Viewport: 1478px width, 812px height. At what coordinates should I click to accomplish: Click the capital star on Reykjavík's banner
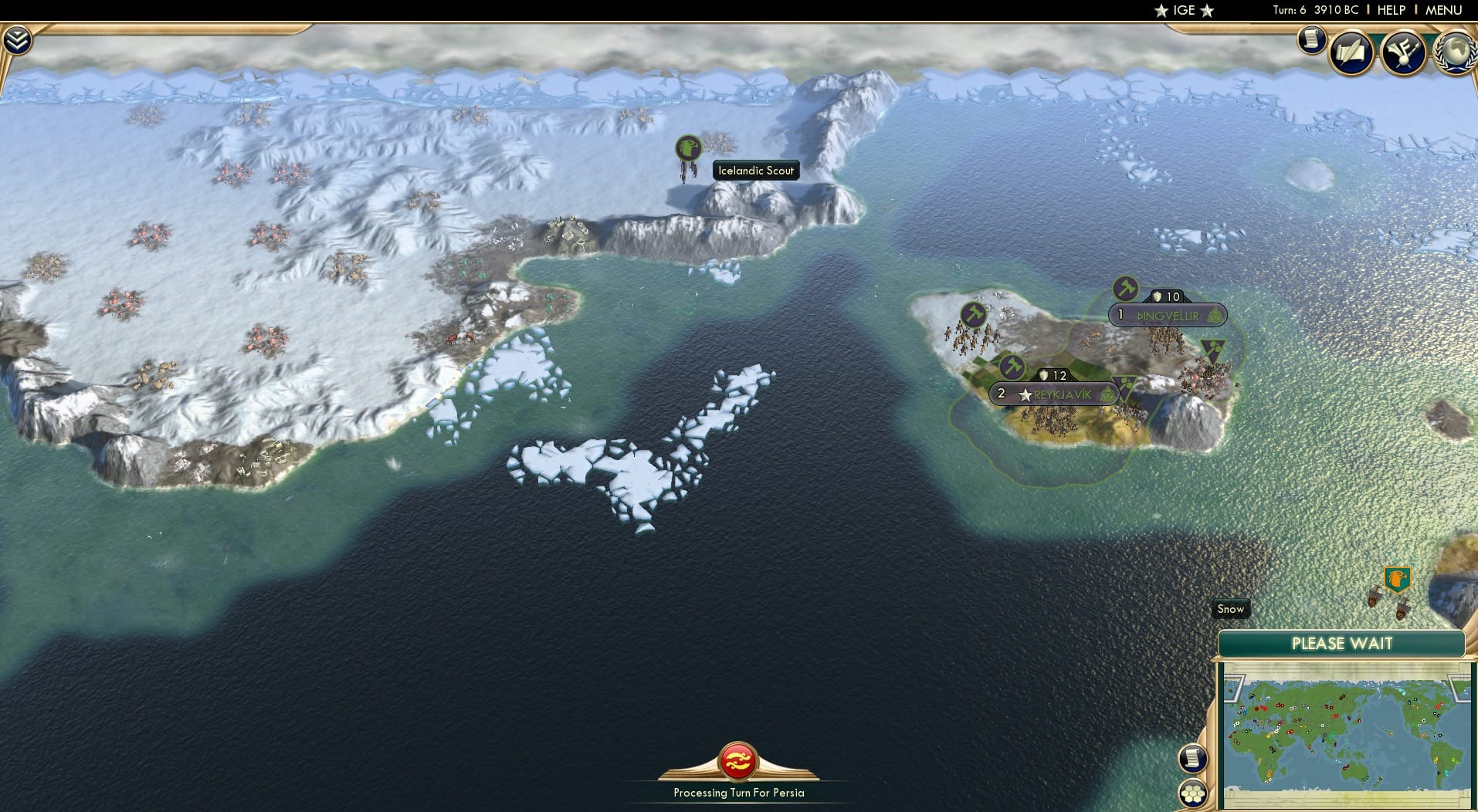click(1025, 394)
